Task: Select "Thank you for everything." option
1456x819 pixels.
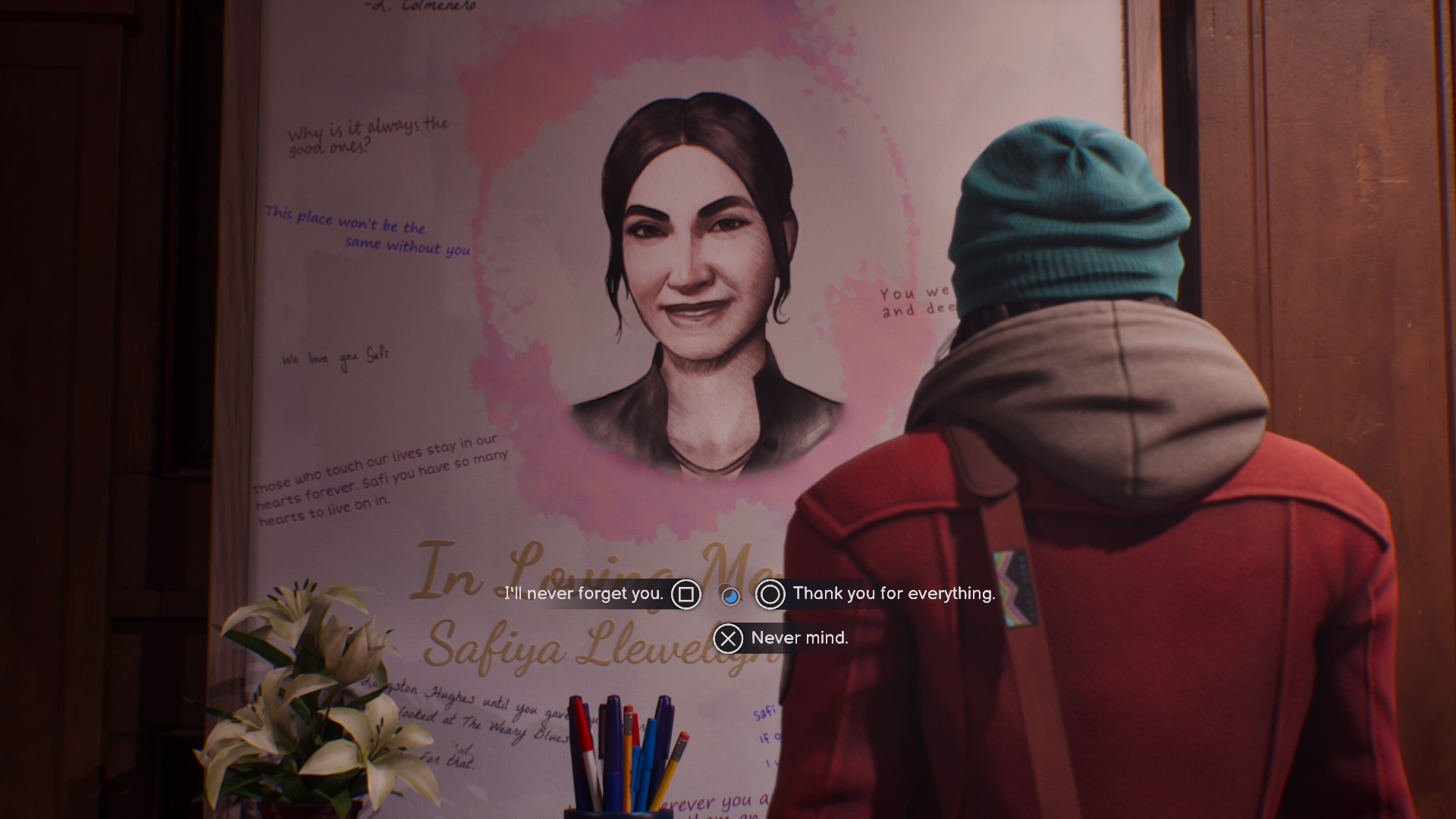Action: (893, 594)
